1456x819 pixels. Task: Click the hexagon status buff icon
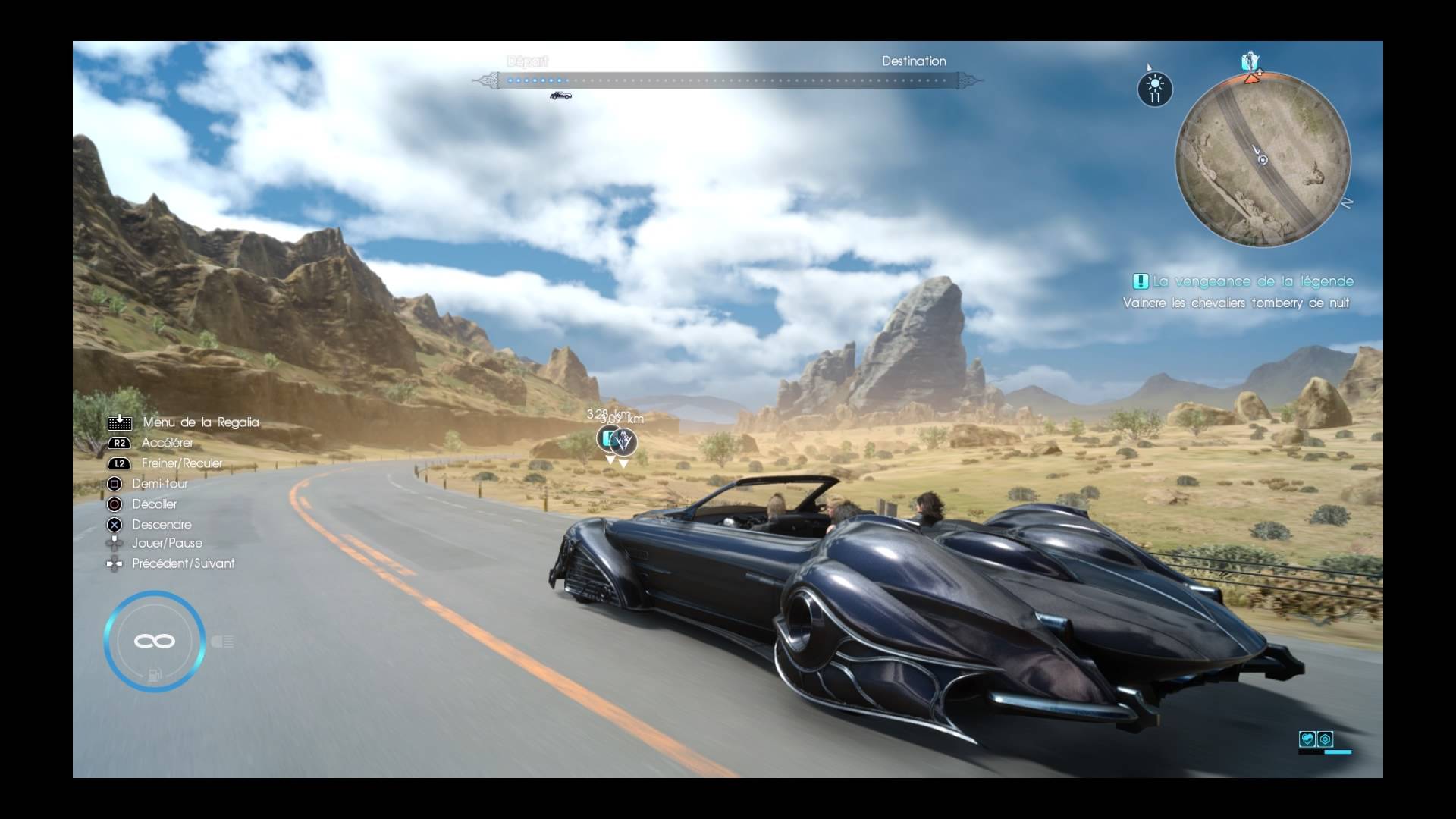tap(1325, 739)
